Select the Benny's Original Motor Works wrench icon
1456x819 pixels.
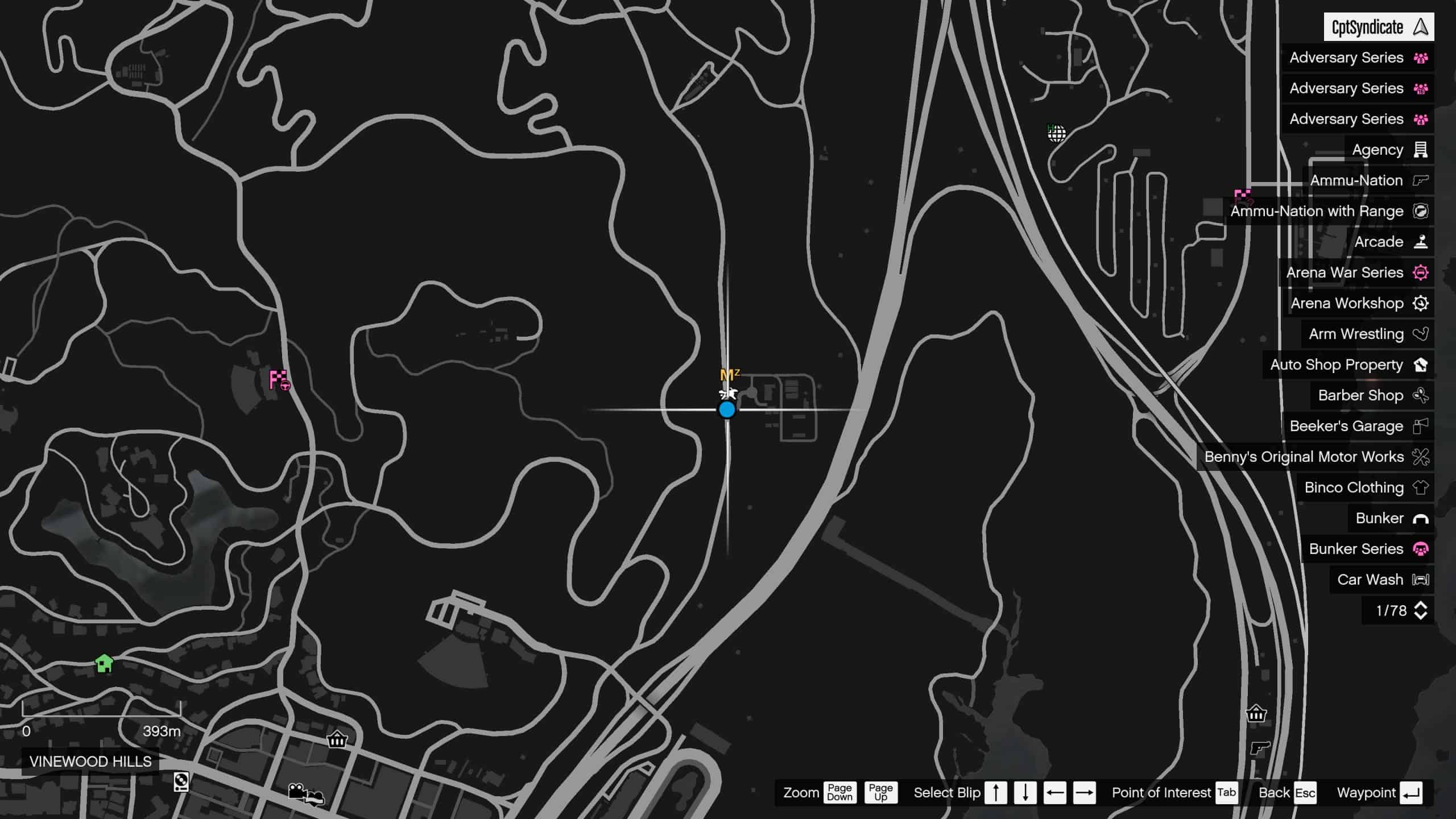click(1421, 457)
